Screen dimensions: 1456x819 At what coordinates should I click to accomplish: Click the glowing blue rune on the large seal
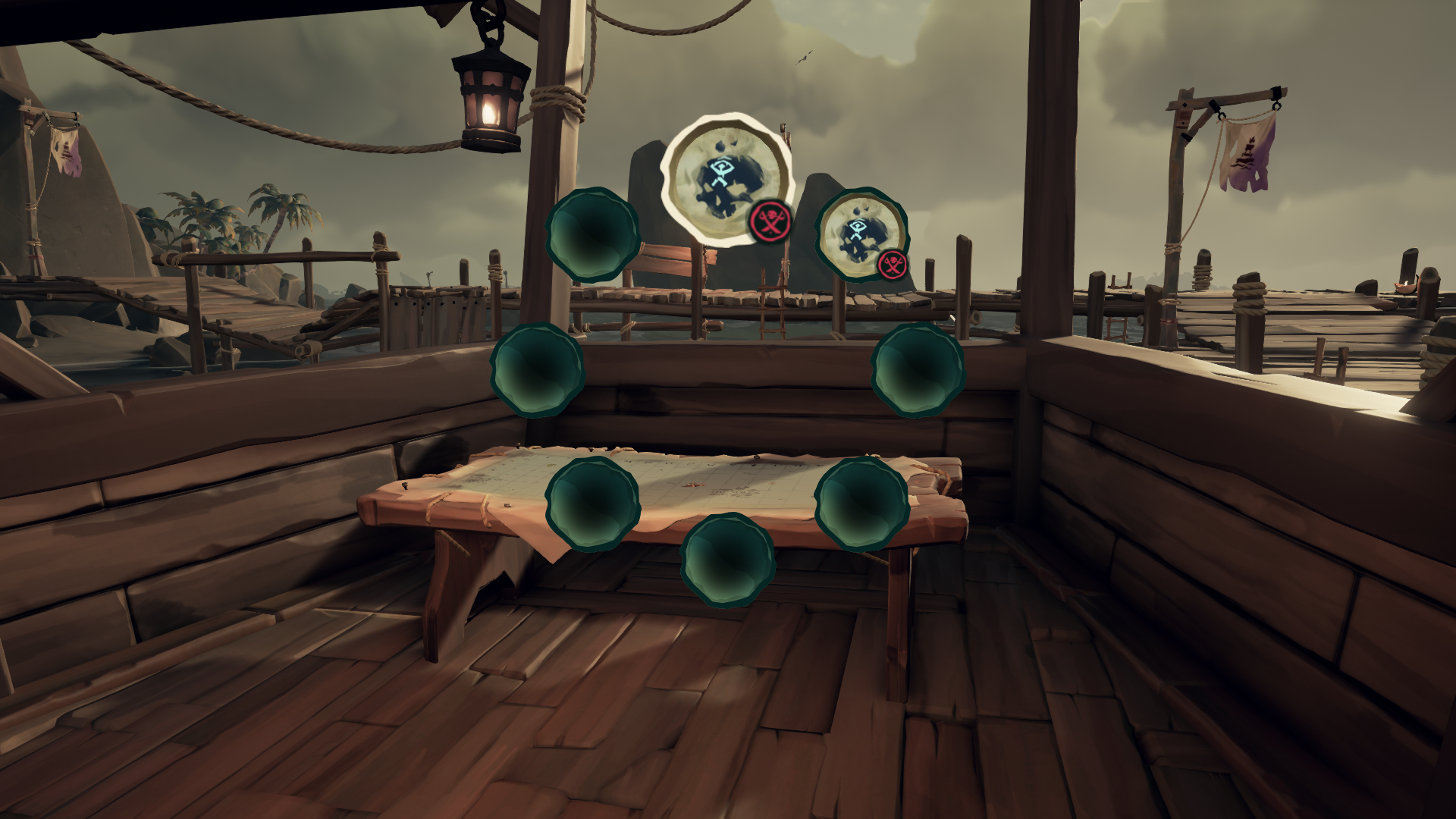coord(722,171)
